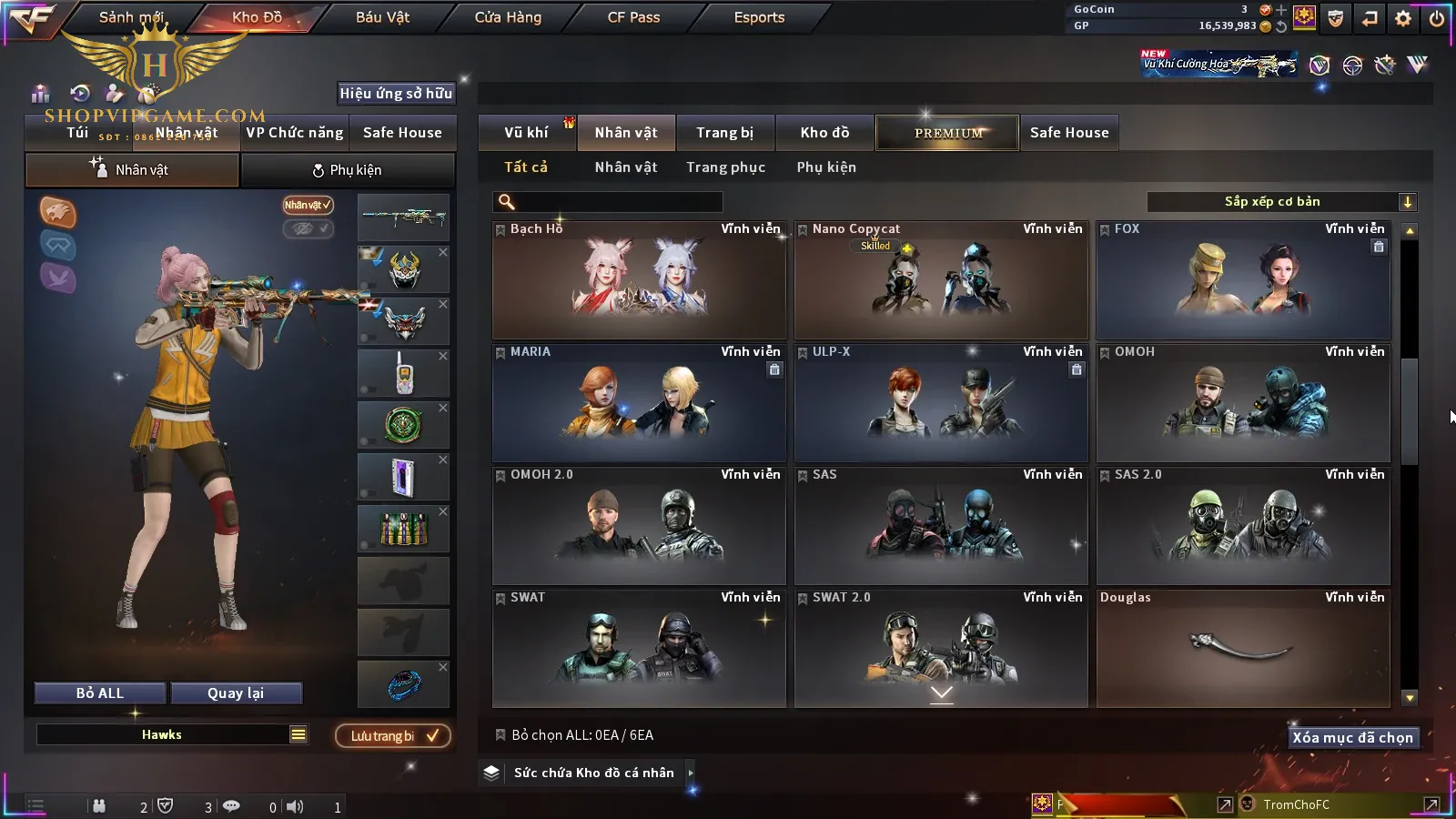Open the Esports menu
This screenshot has width=1456, height=819.
coord(759,17)
